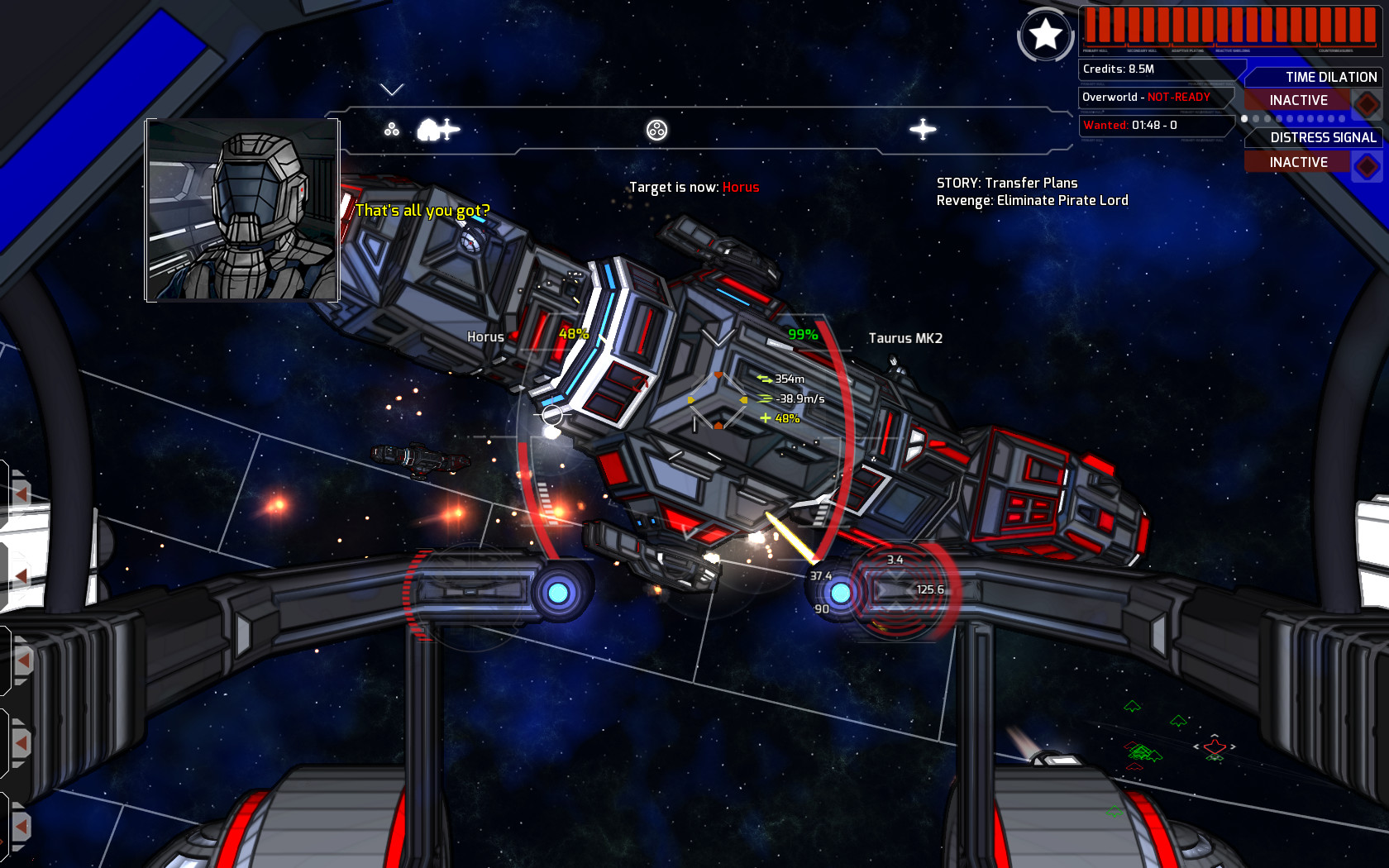Select the three-dot asteroid cluster icon on the radar

391,129
